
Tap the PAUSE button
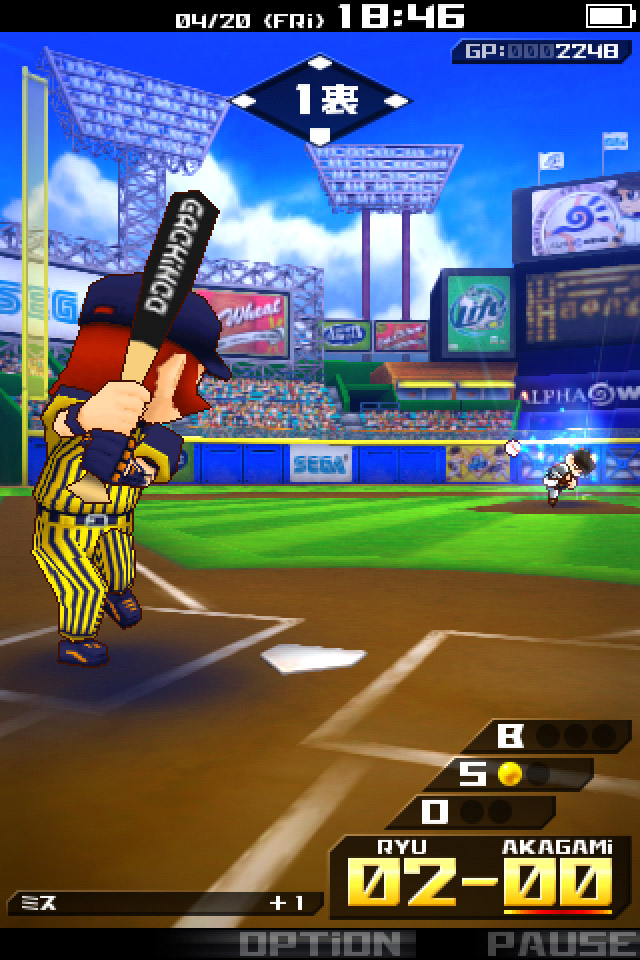561,943
